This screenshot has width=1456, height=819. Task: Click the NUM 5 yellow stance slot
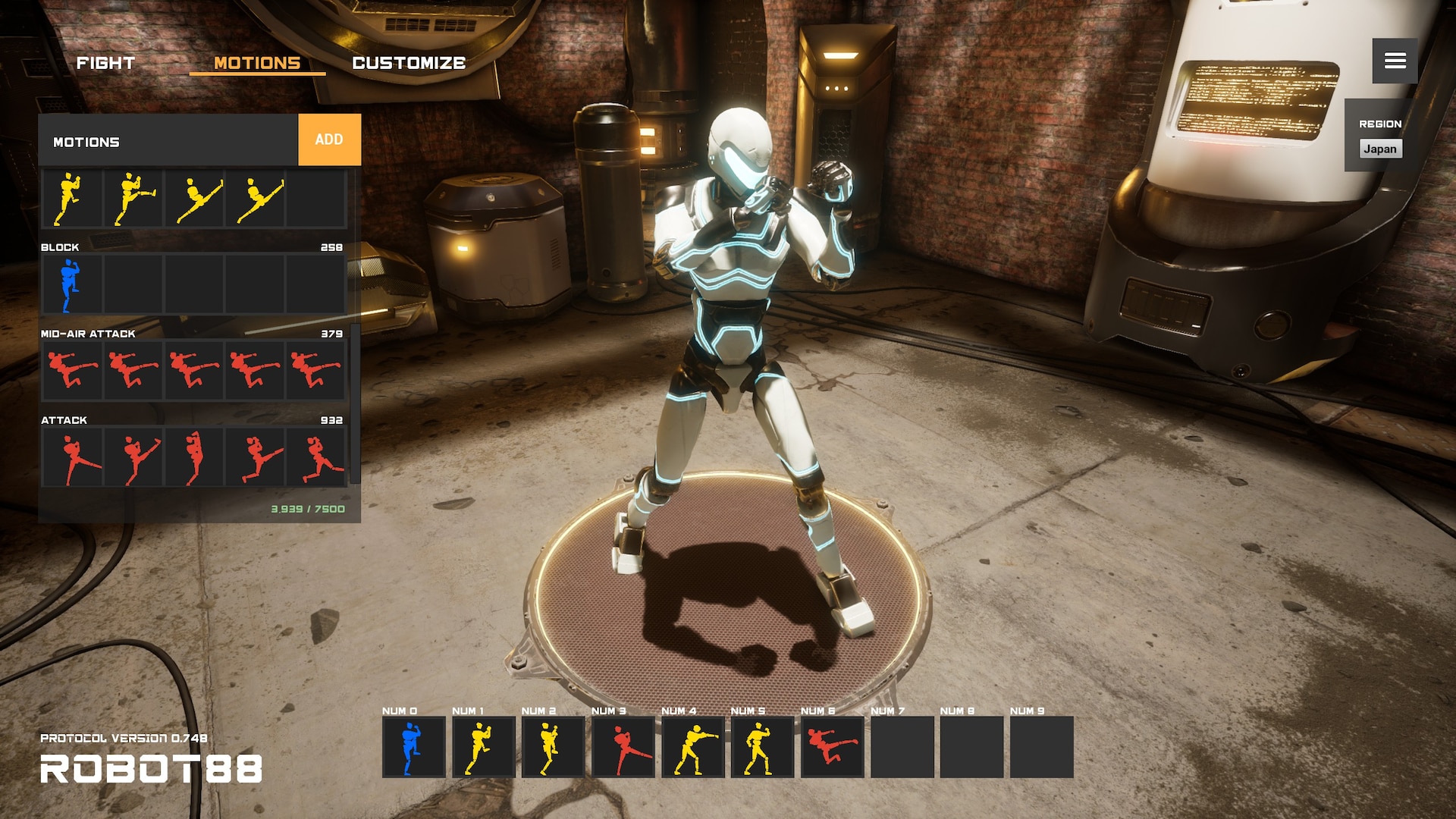[x=762, y=747]
